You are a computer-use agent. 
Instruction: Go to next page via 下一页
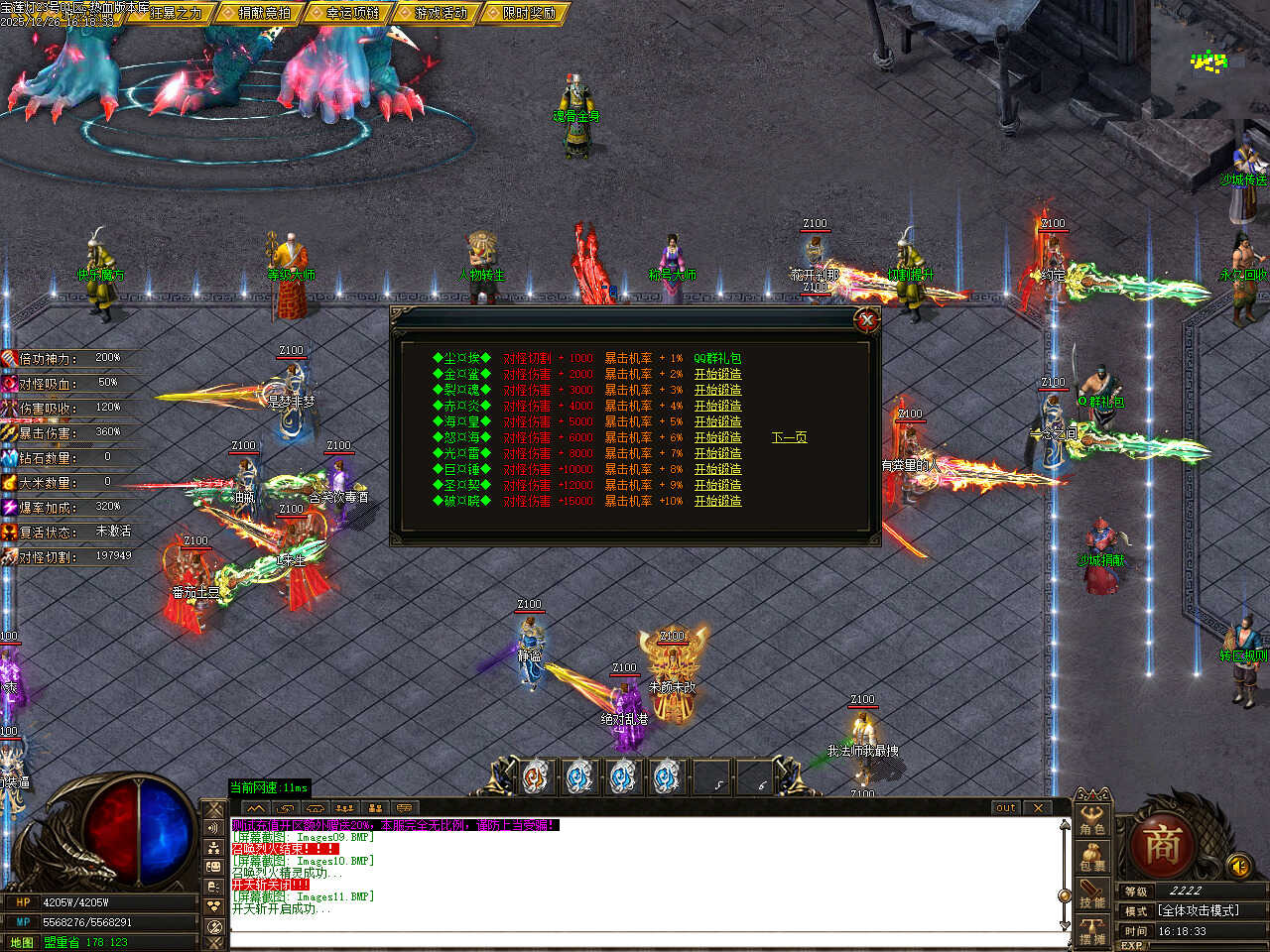pyautogui.click(x=789, y=437)
